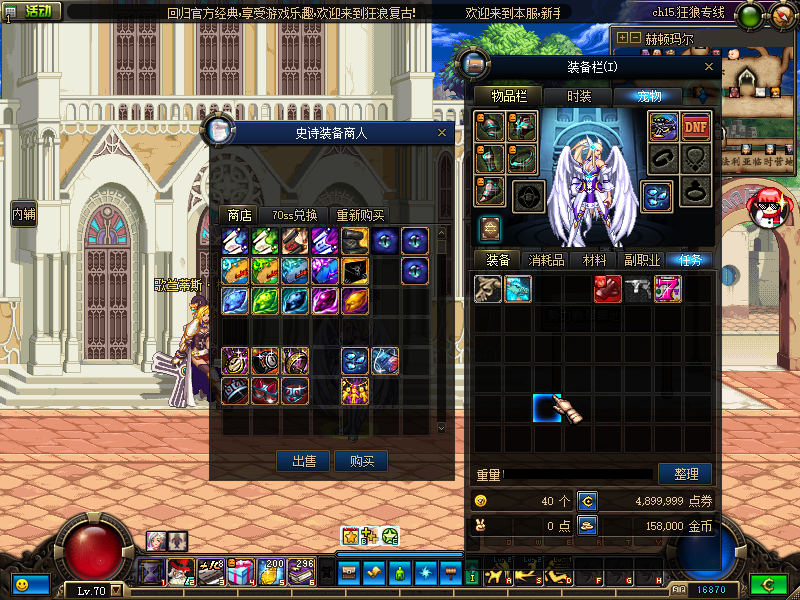800x600 pixels.
Task: Select the skull item in the inventory
Action: click(487, 290)
